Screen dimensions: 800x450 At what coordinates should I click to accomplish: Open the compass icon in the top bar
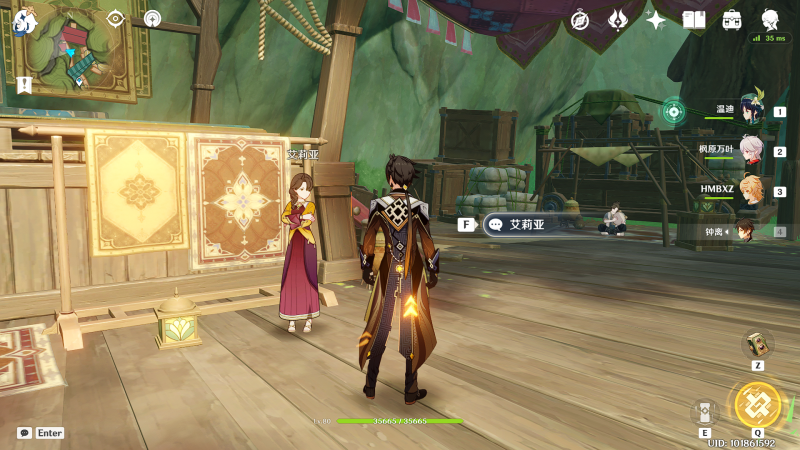click(580, 20)
